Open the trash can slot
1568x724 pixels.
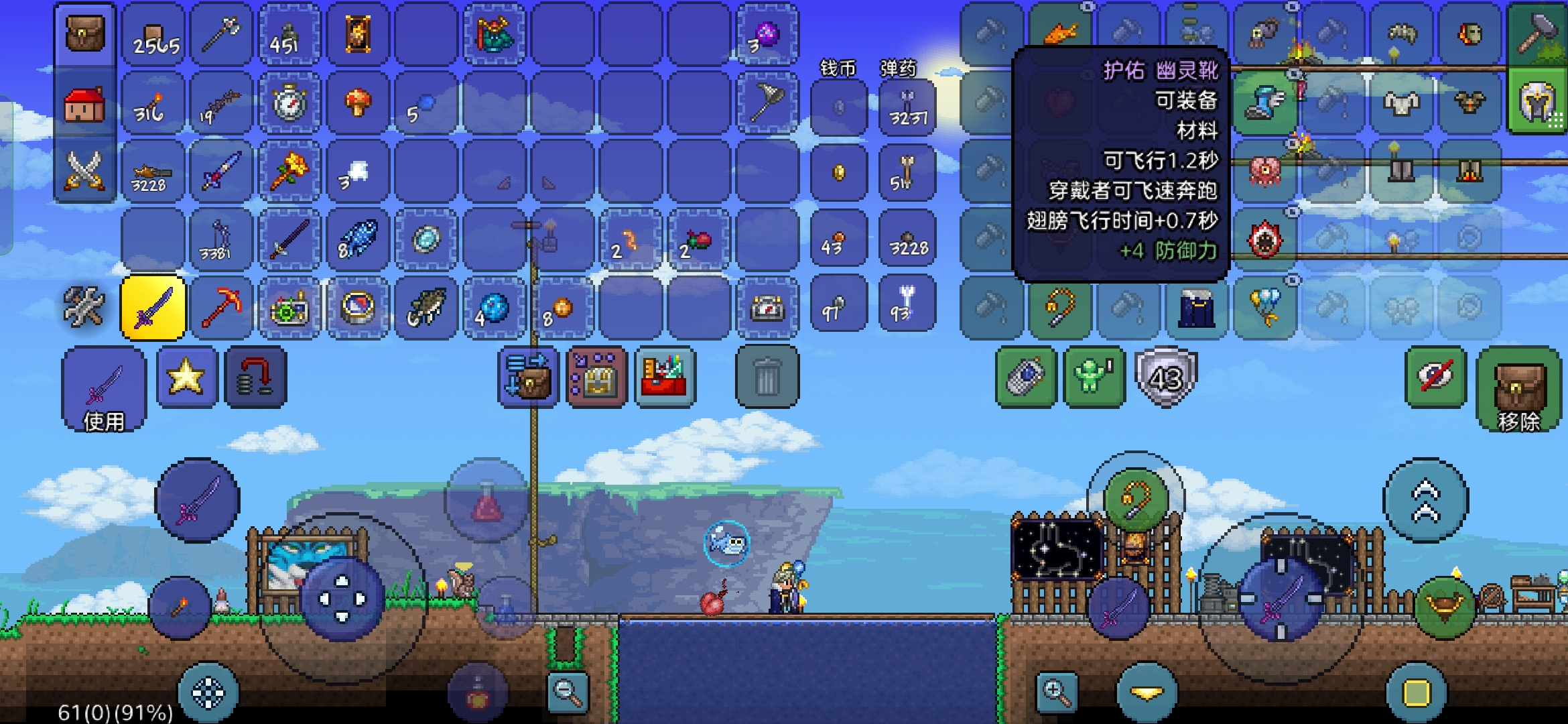click(x=767, y=377)
